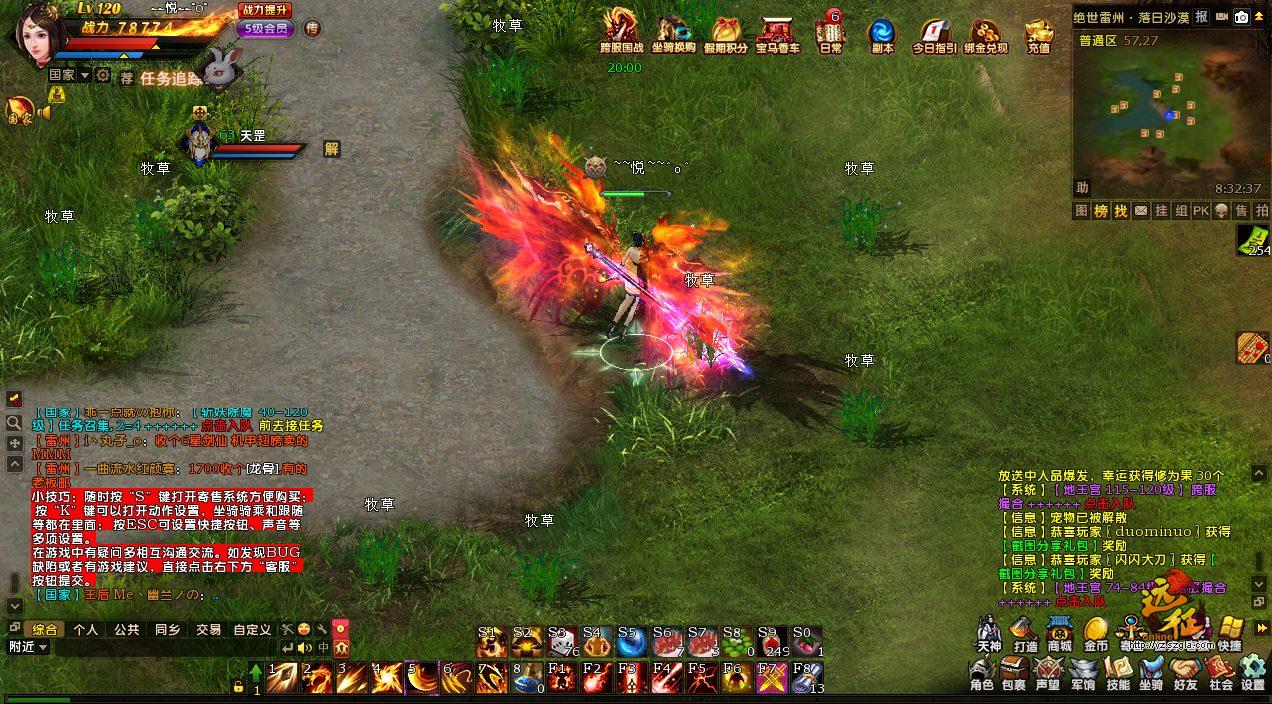Click the 充值 recharge icon

[1039, 34]
